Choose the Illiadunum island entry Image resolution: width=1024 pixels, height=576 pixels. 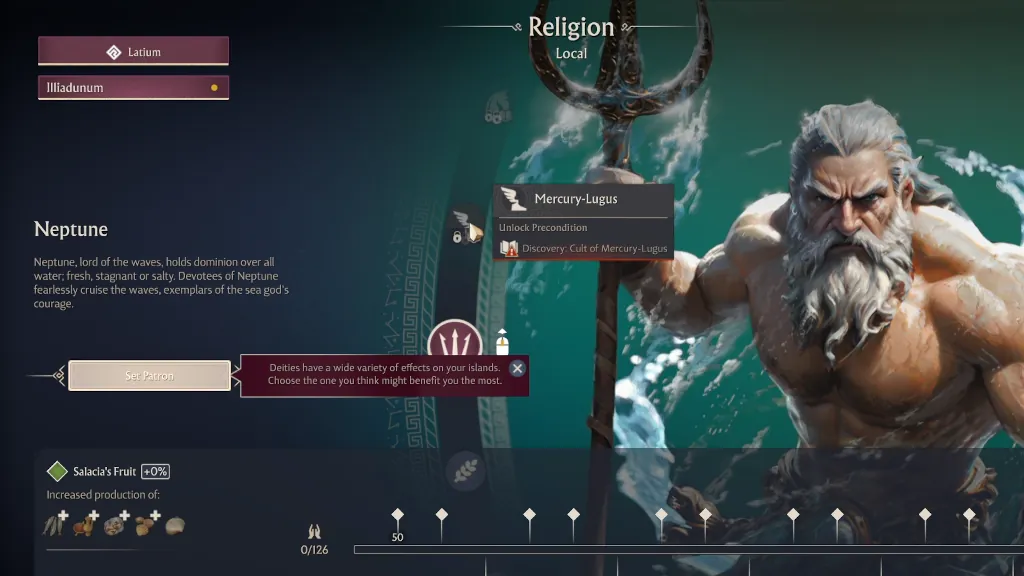[133, 88]
